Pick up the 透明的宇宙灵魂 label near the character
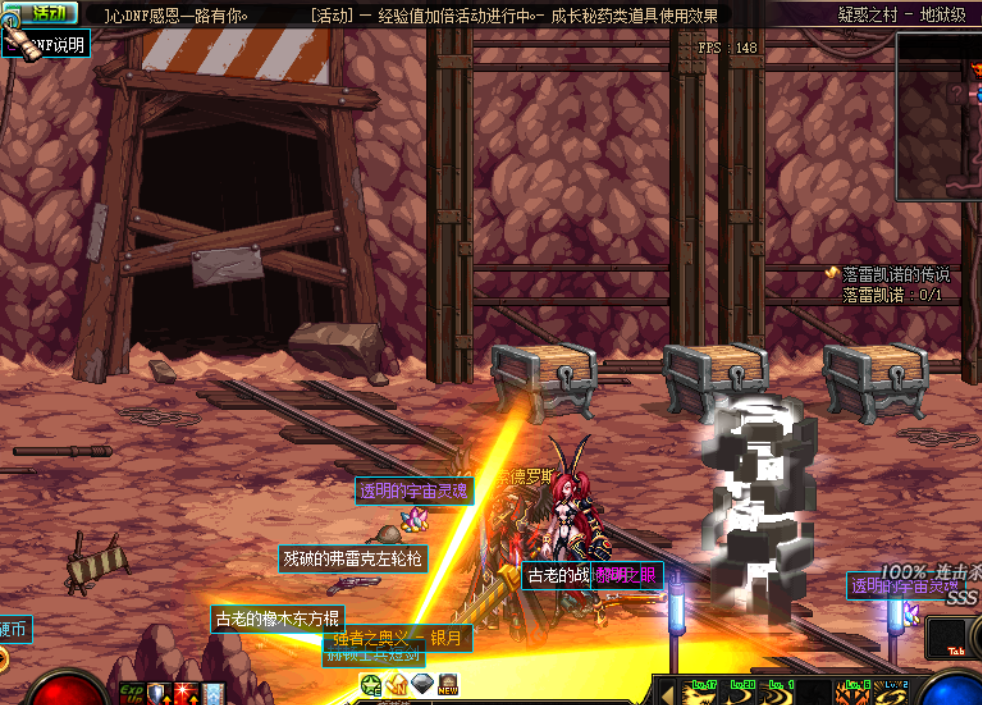This screenshot has height=705, width=982. (x=414, y=491)
